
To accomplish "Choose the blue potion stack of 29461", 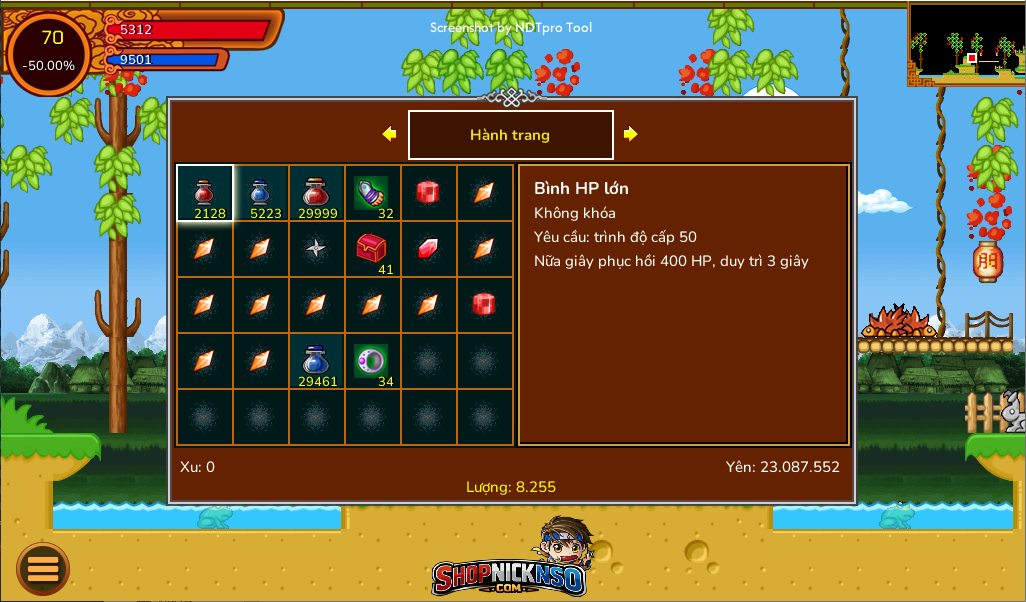I will pyautogui.click(x=317, y=361).
